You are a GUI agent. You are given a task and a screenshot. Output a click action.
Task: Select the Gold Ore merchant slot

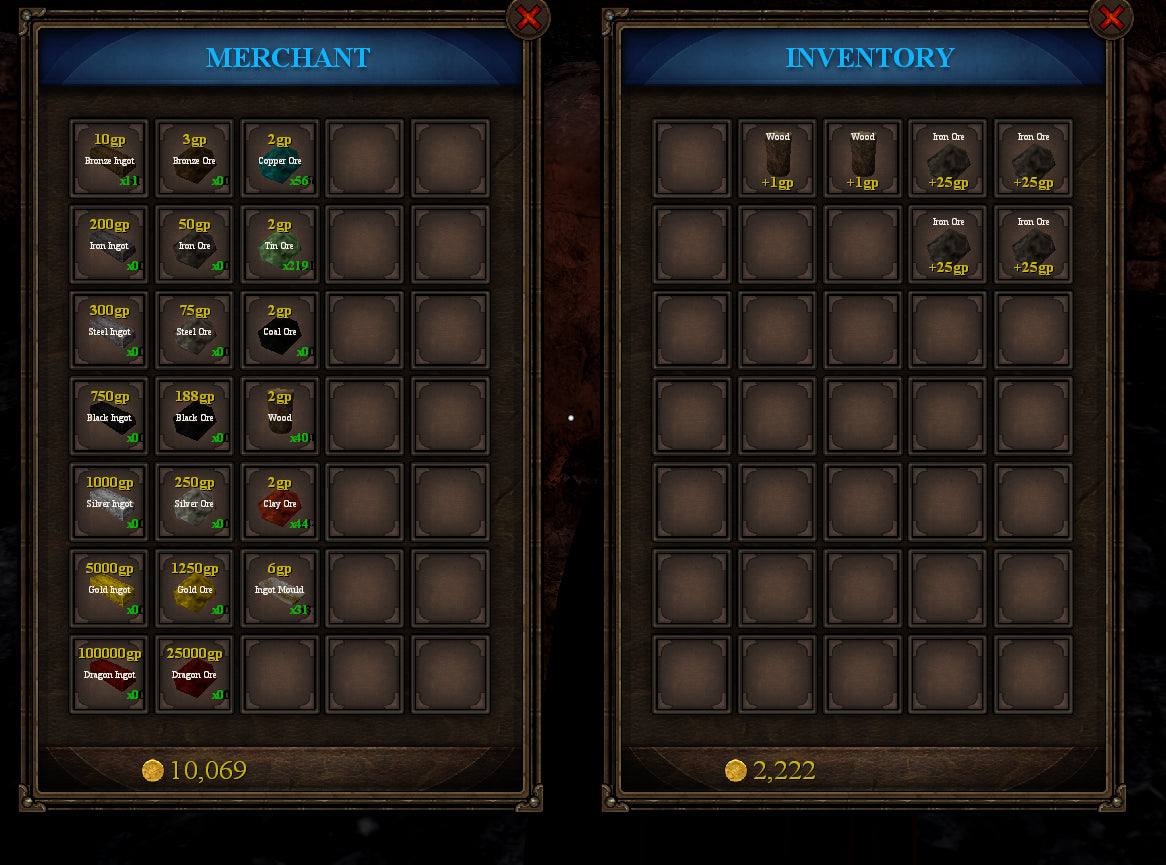[x=194, y=589]
